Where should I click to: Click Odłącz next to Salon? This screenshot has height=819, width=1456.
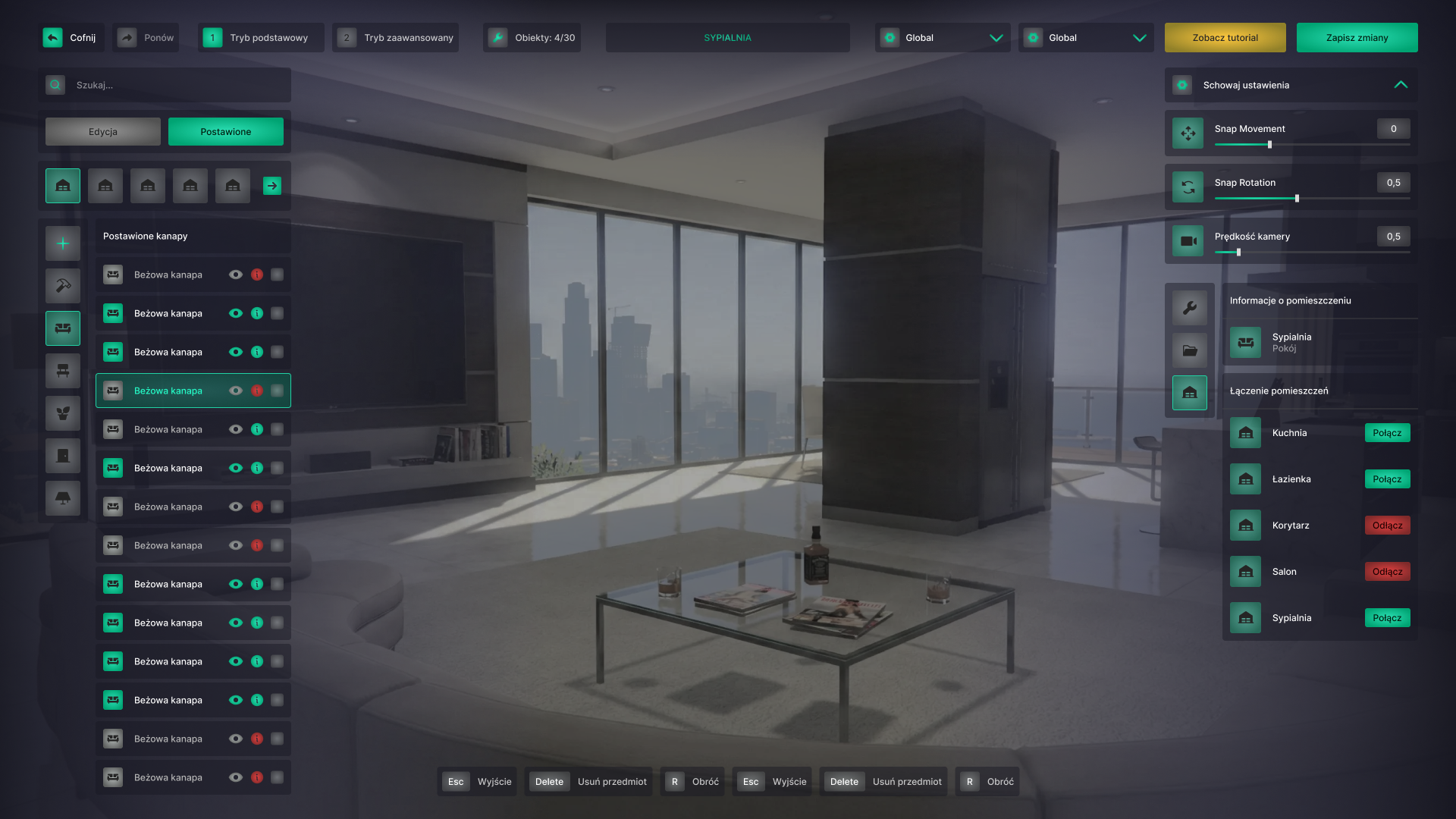click(x=1387, y=571)
